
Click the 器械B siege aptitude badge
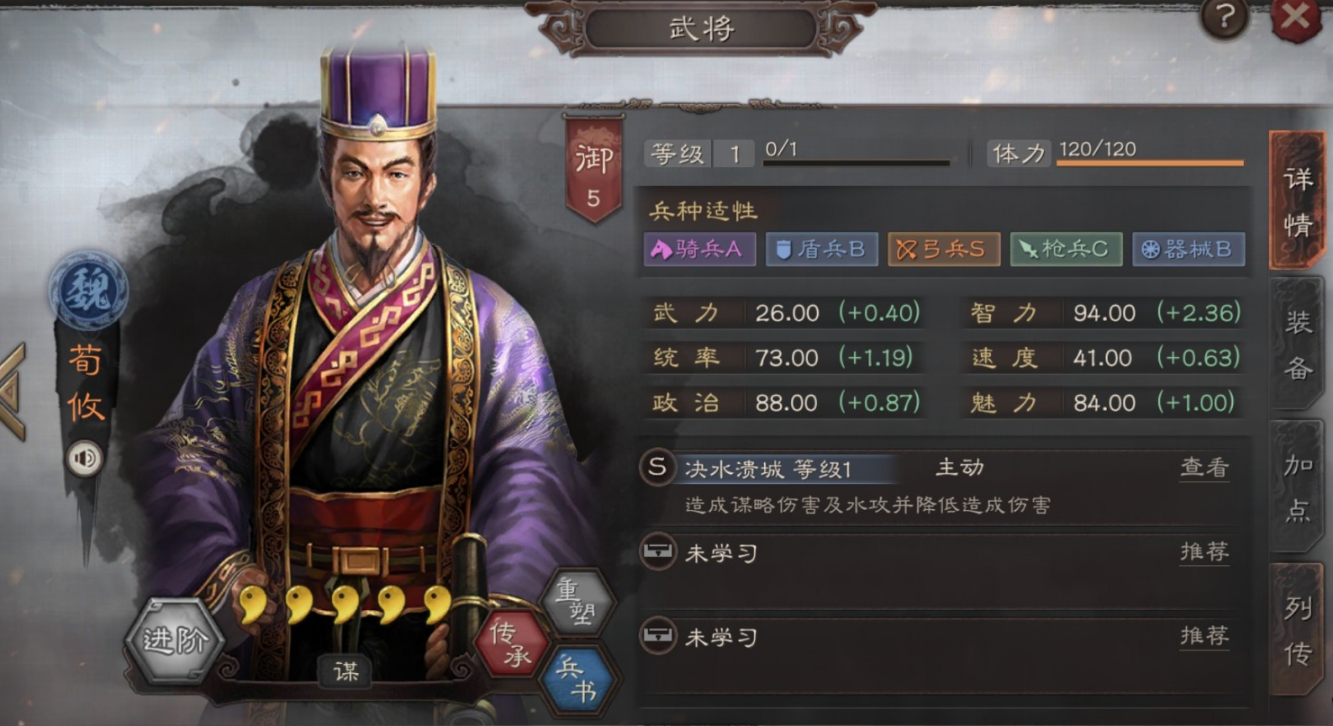coord(1188,248)
